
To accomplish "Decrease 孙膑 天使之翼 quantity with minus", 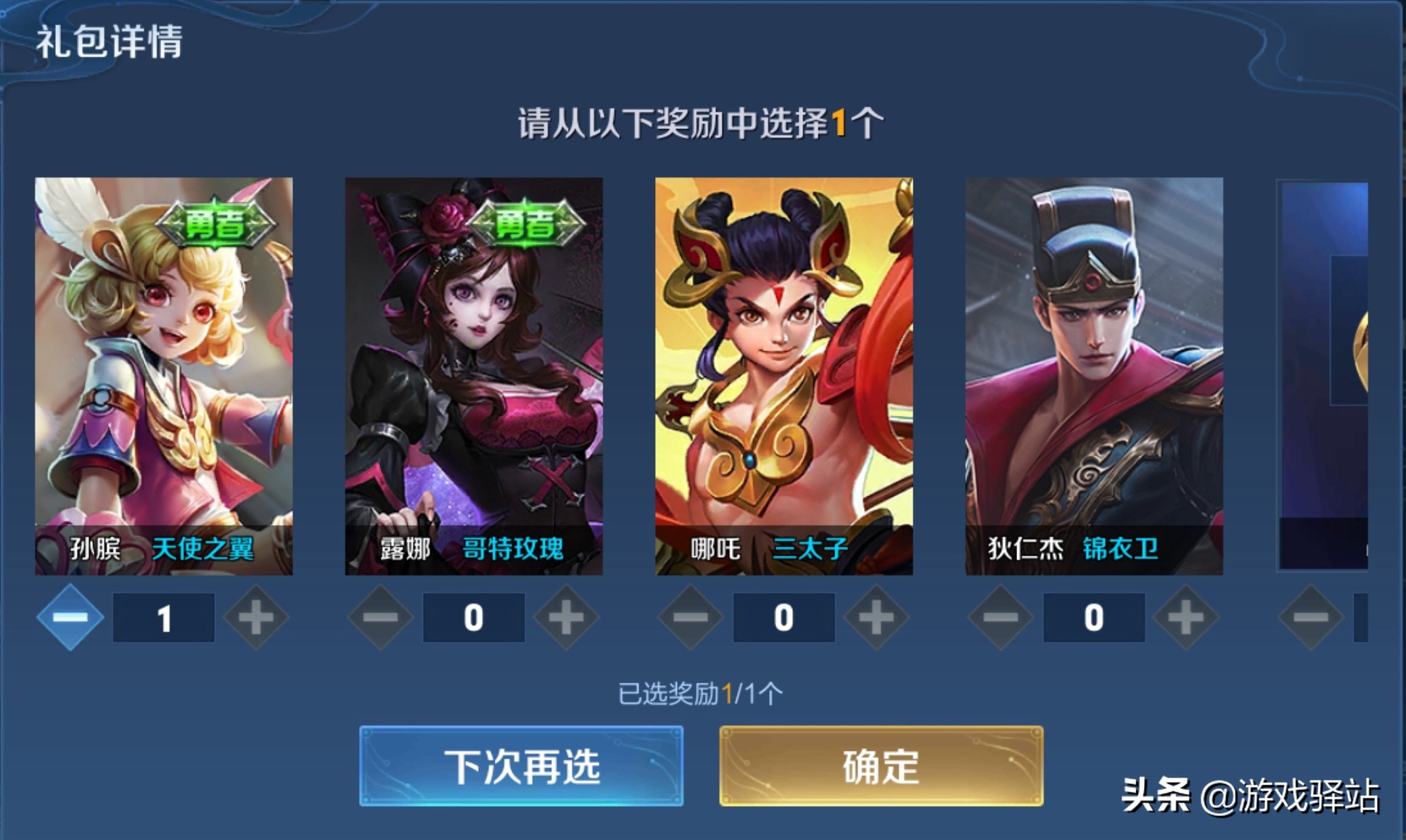I will pyautogui.click(x=70, y=617).
